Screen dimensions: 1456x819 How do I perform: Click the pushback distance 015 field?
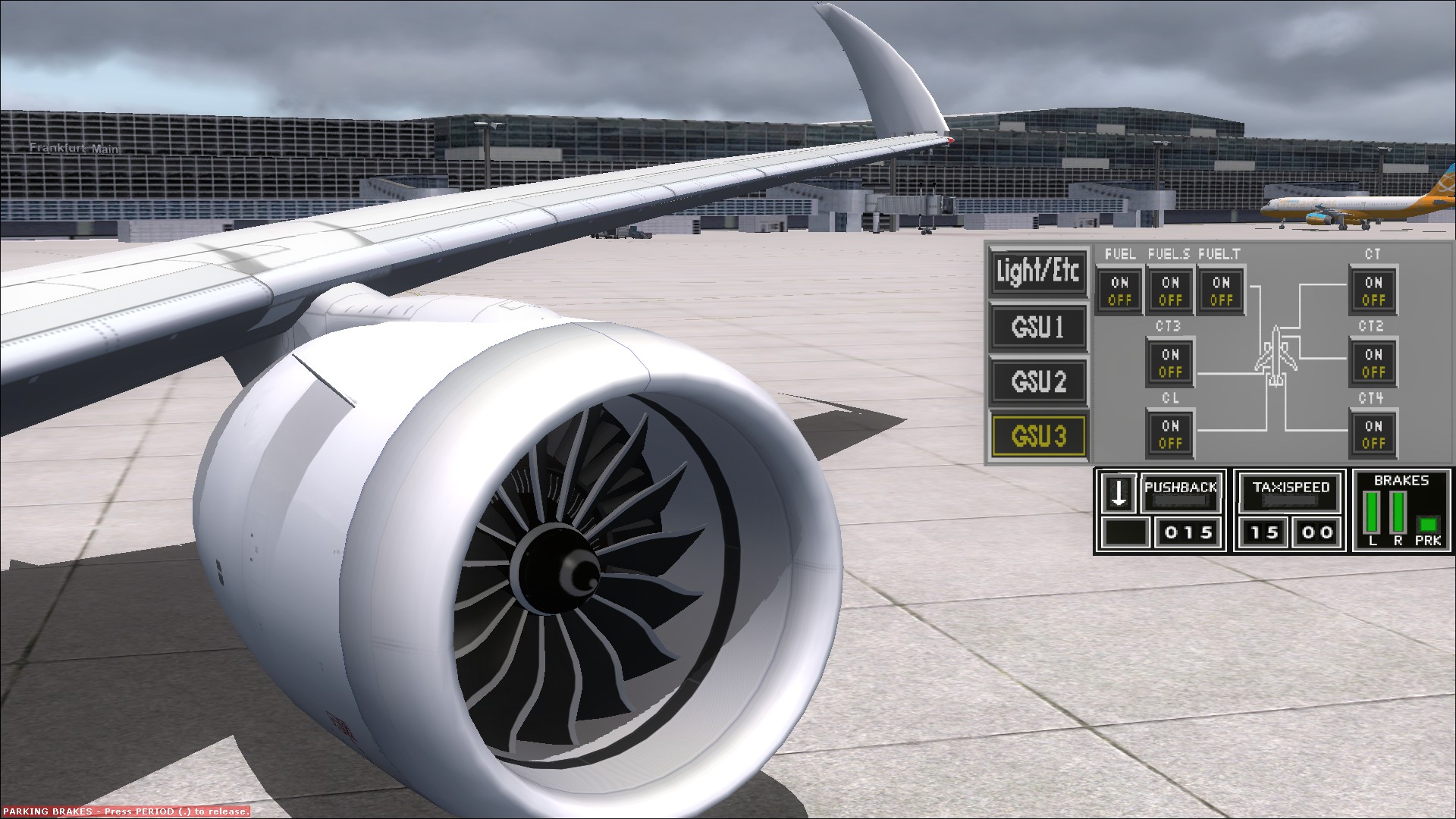1188,532
